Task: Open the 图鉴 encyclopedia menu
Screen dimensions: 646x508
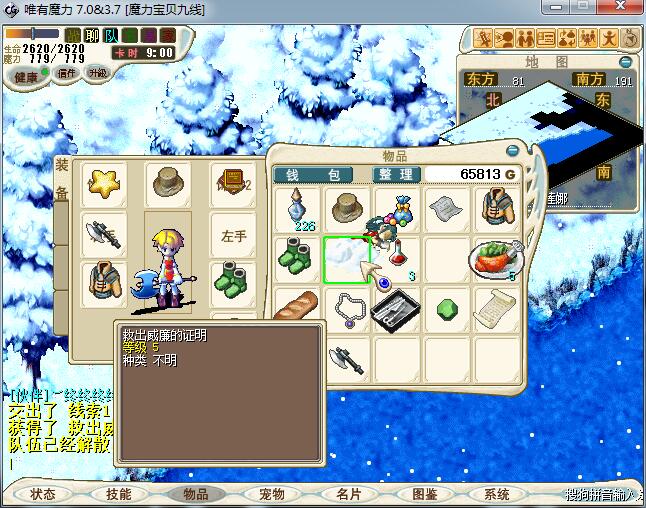Action: coord(424,494)
